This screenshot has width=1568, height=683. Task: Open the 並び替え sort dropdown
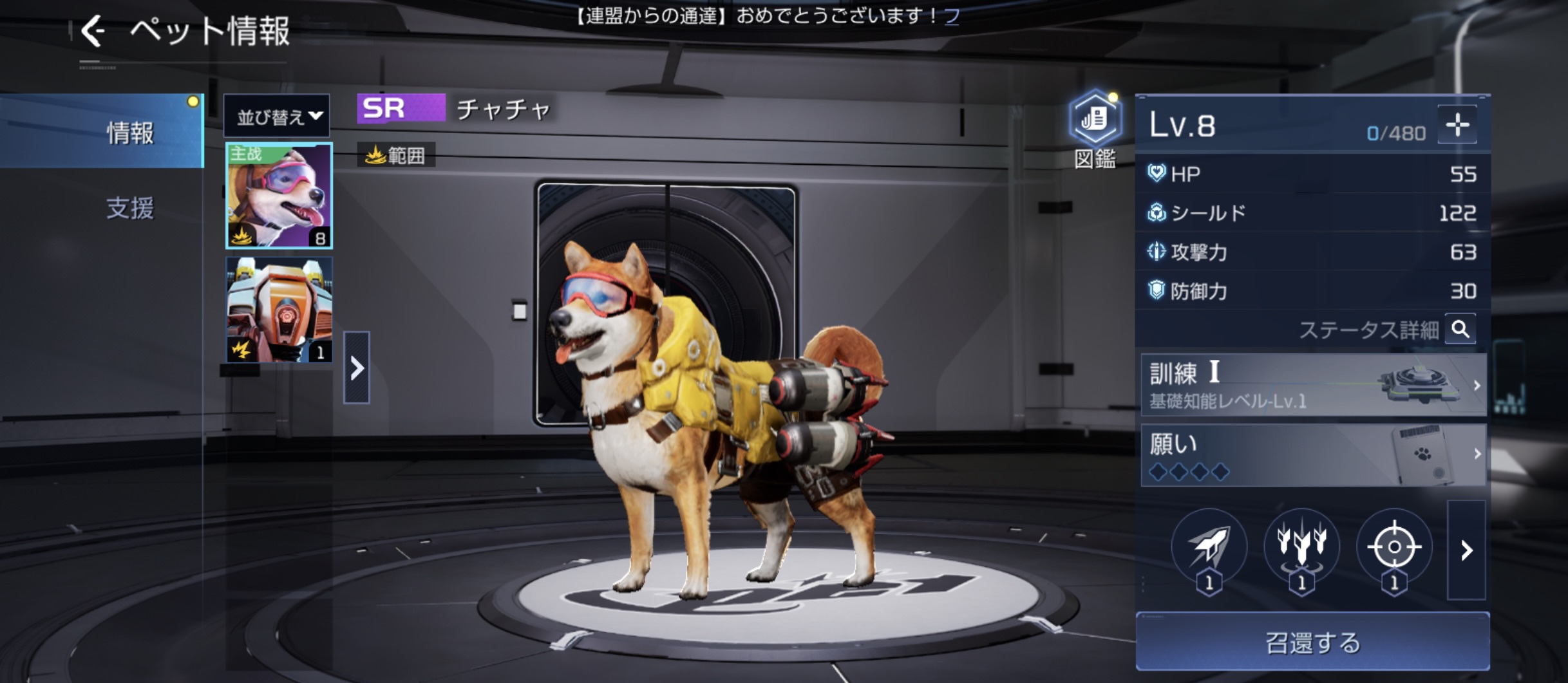pyautogui.click(x=278, y=117)
